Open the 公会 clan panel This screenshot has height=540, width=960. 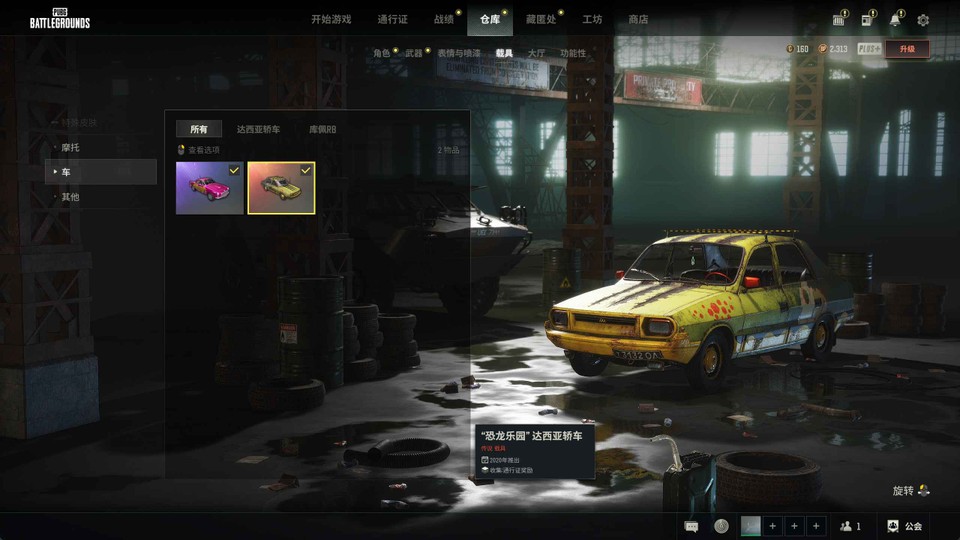point(905,526)
